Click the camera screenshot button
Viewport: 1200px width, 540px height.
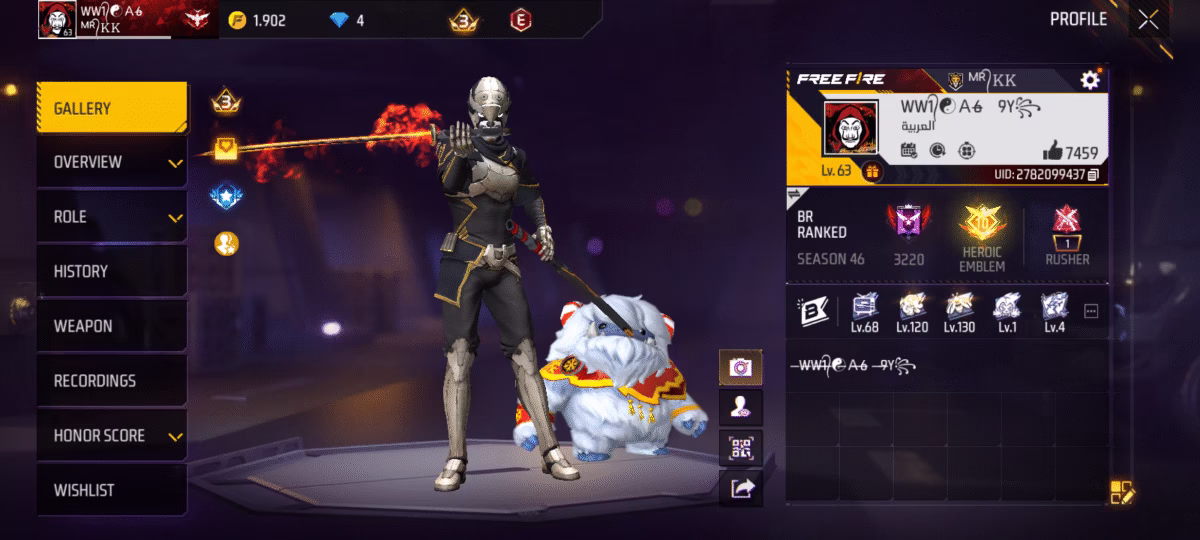740,367
